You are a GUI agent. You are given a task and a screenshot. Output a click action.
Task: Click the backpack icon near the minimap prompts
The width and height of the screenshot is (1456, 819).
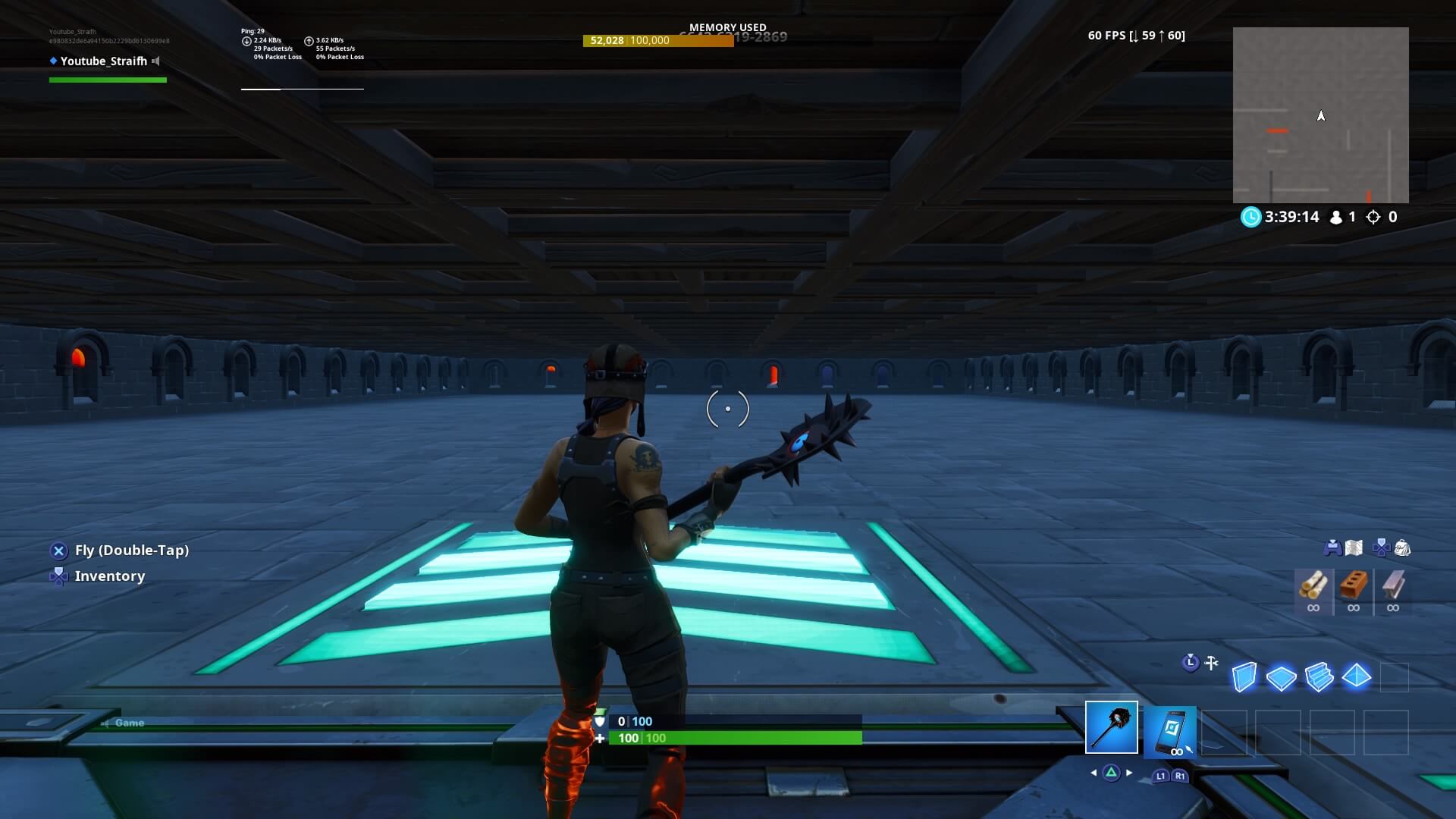(x=1402, y=548)
